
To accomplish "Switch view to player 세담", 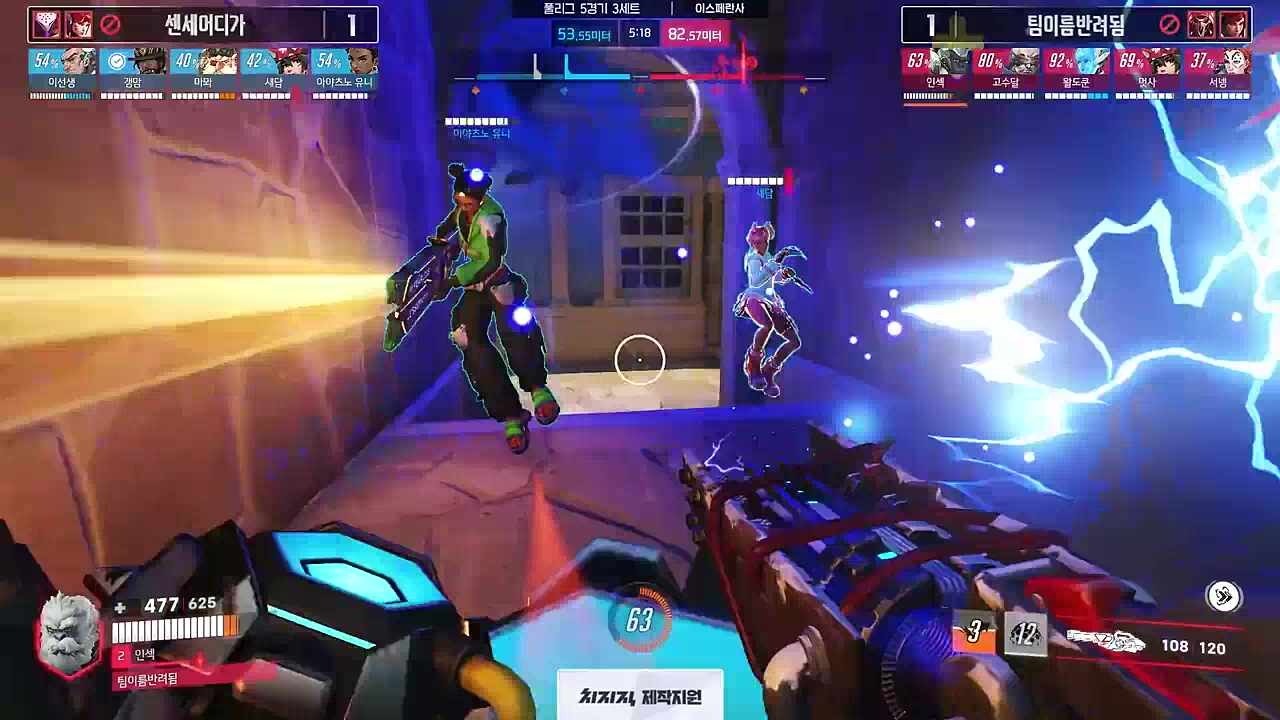I will tap(274, 70).
